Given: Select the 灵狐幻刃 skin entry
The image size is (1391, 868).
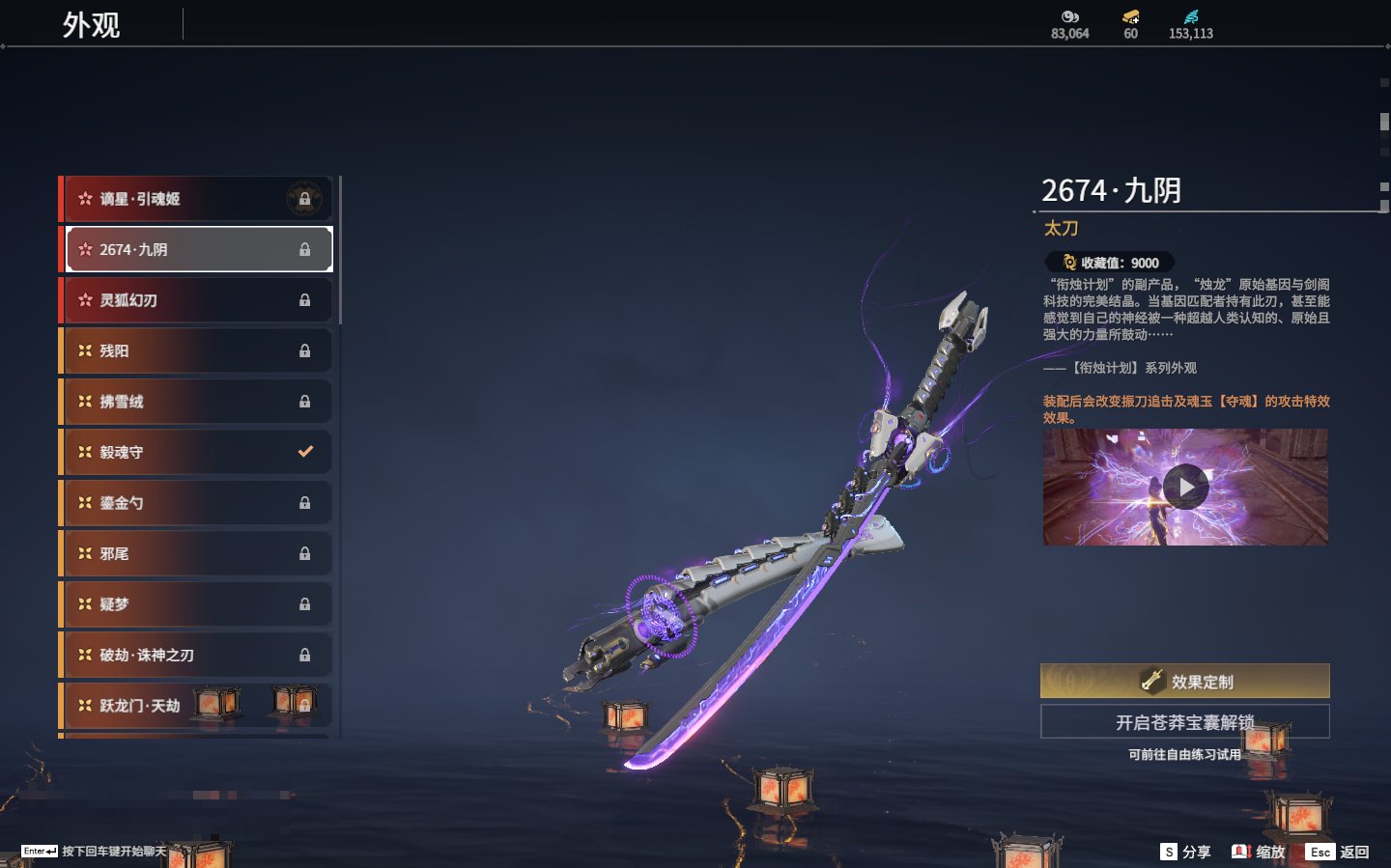Looking at the screenshot, I should (197, 300).
